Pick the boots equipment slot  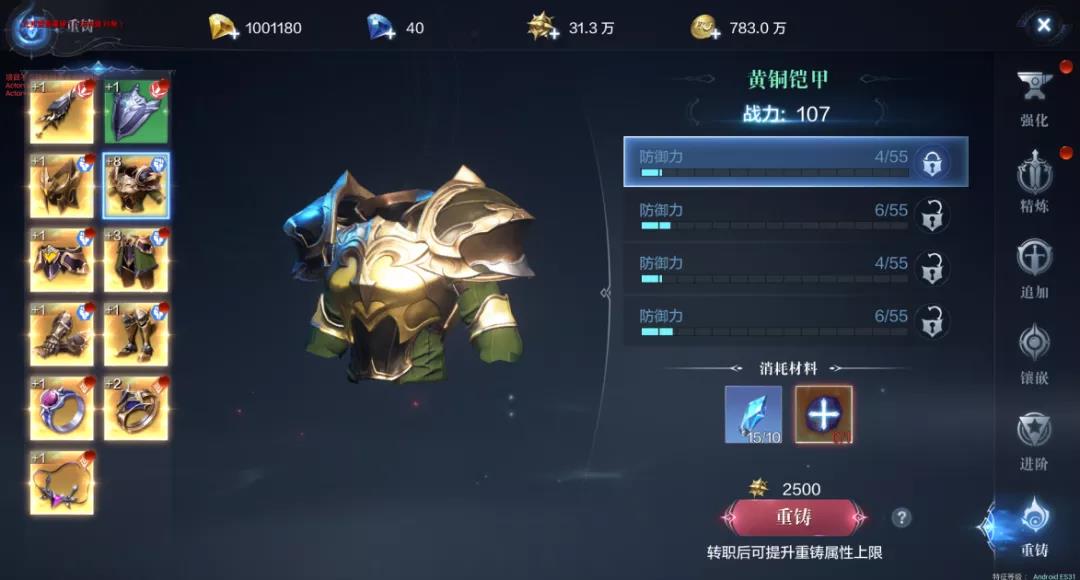click(136, 334)
